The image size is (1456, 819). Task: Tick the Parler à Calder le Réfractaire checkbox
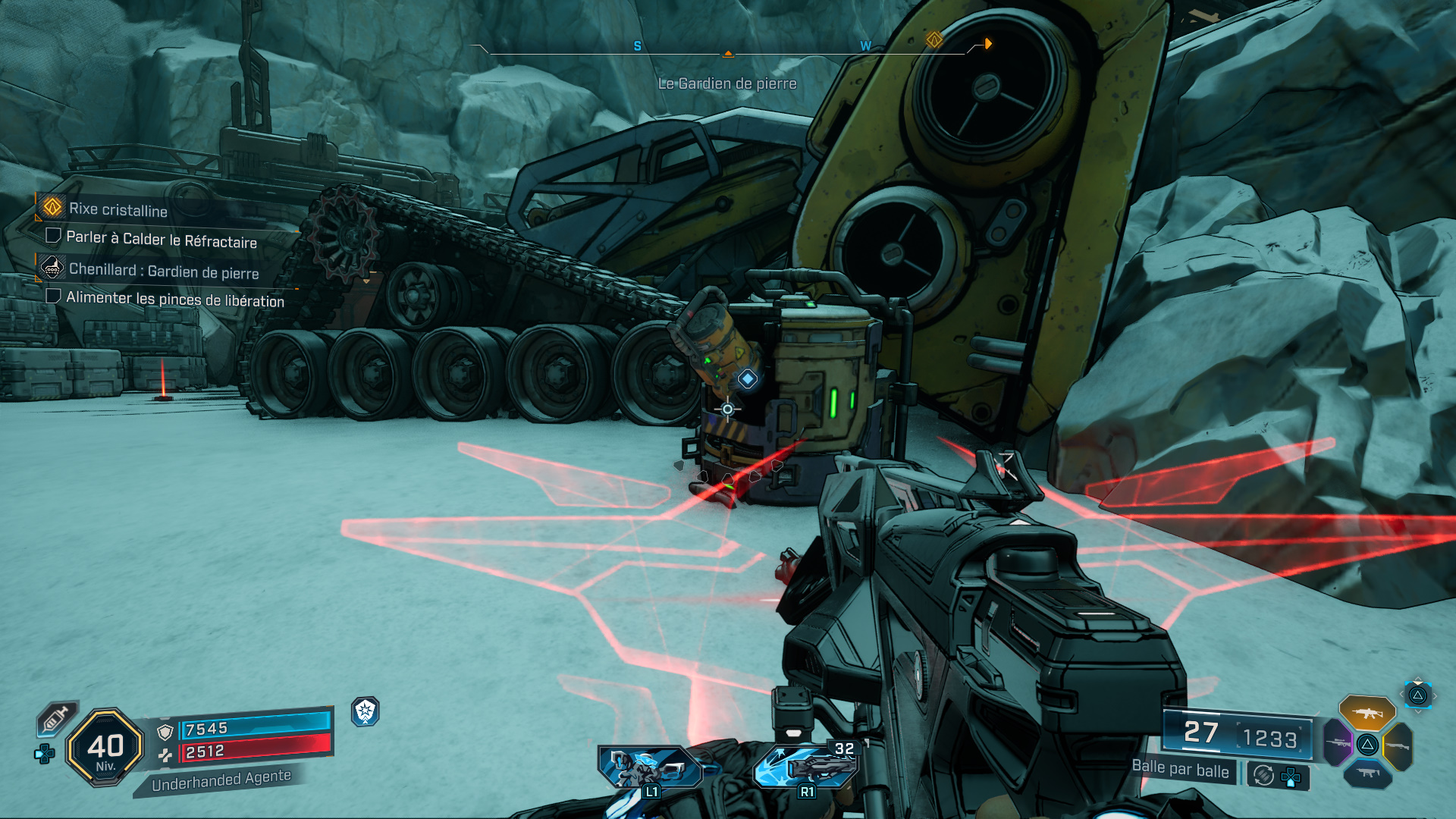53,236
